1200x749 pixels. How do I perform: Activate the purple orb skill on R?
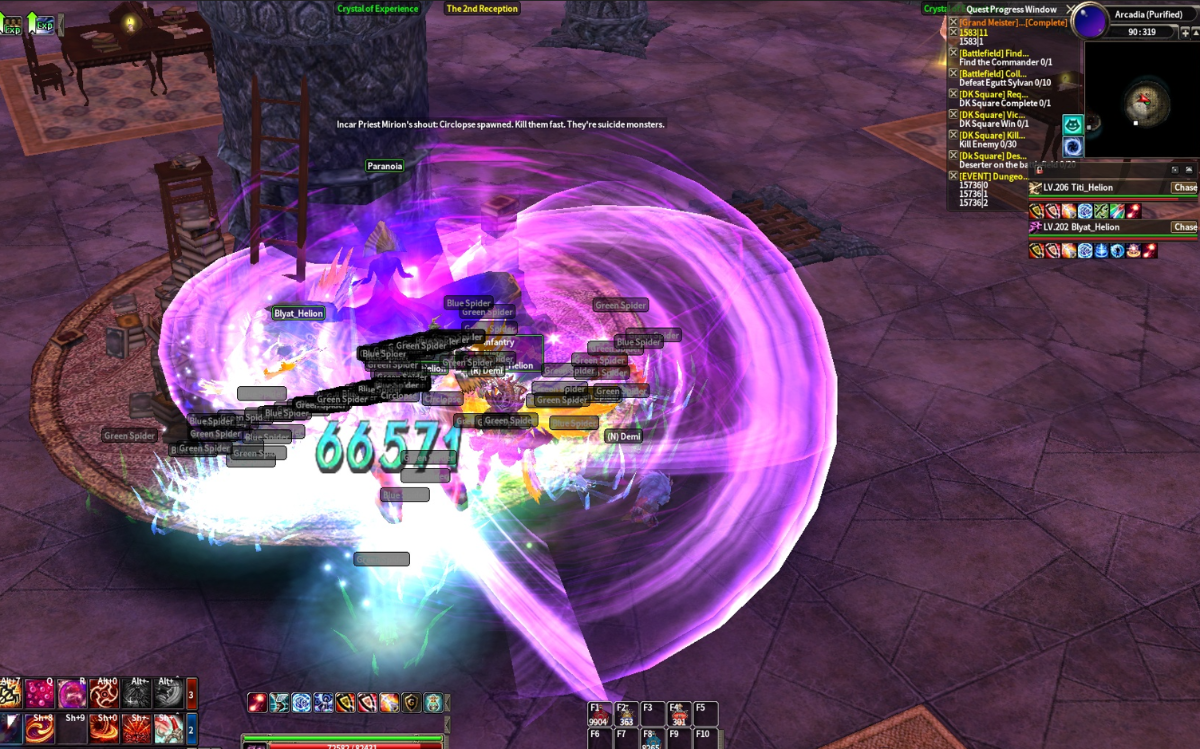coord(71,692)
